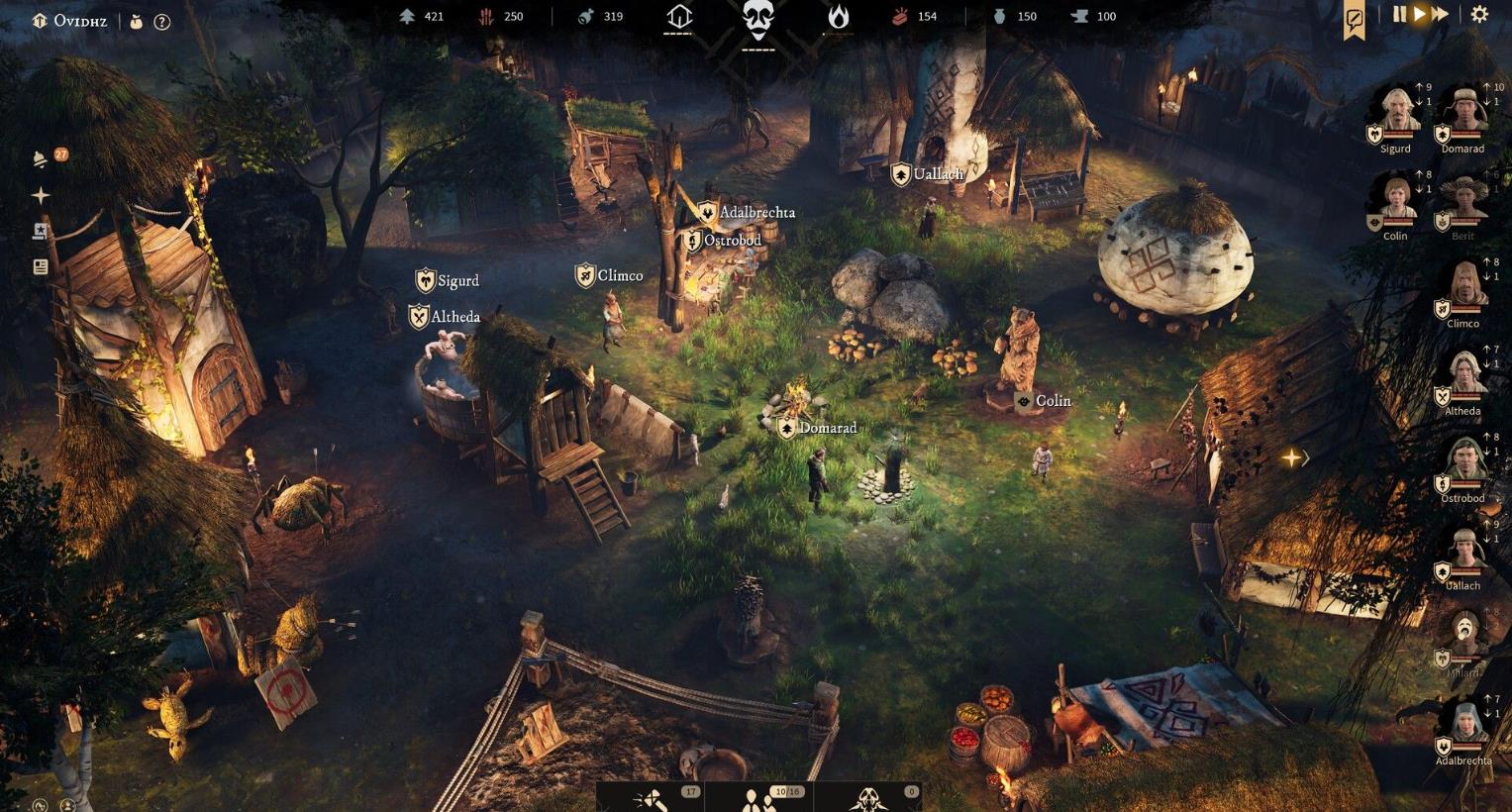Select Altheda's portrait in the roster

click(1463, 378)
